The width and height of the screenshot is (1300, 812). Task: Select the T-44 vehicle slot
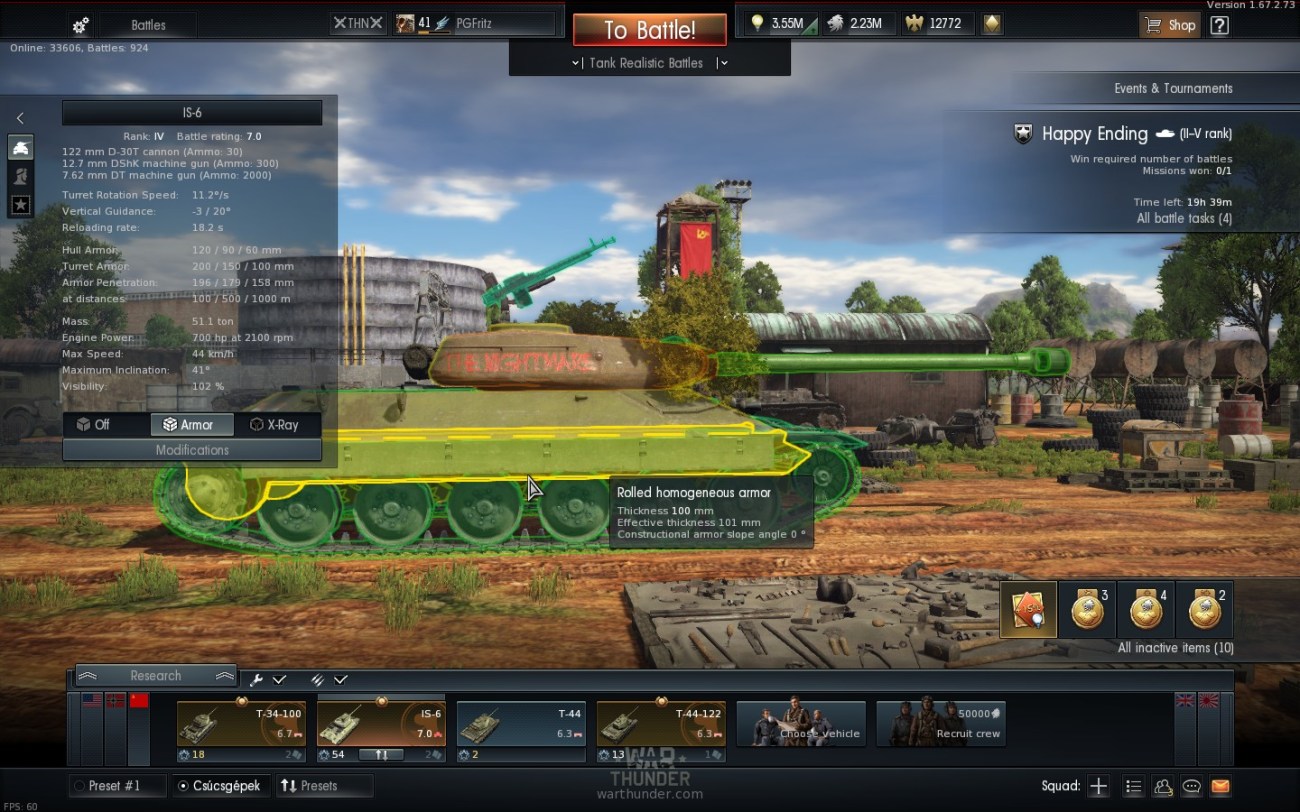click(x=521, y=724)
